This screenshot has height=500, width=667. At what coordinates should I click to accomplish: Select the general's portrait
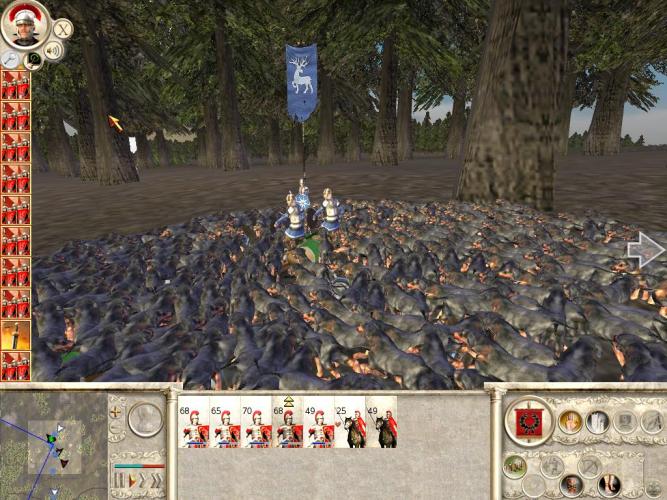pos(24,24)
